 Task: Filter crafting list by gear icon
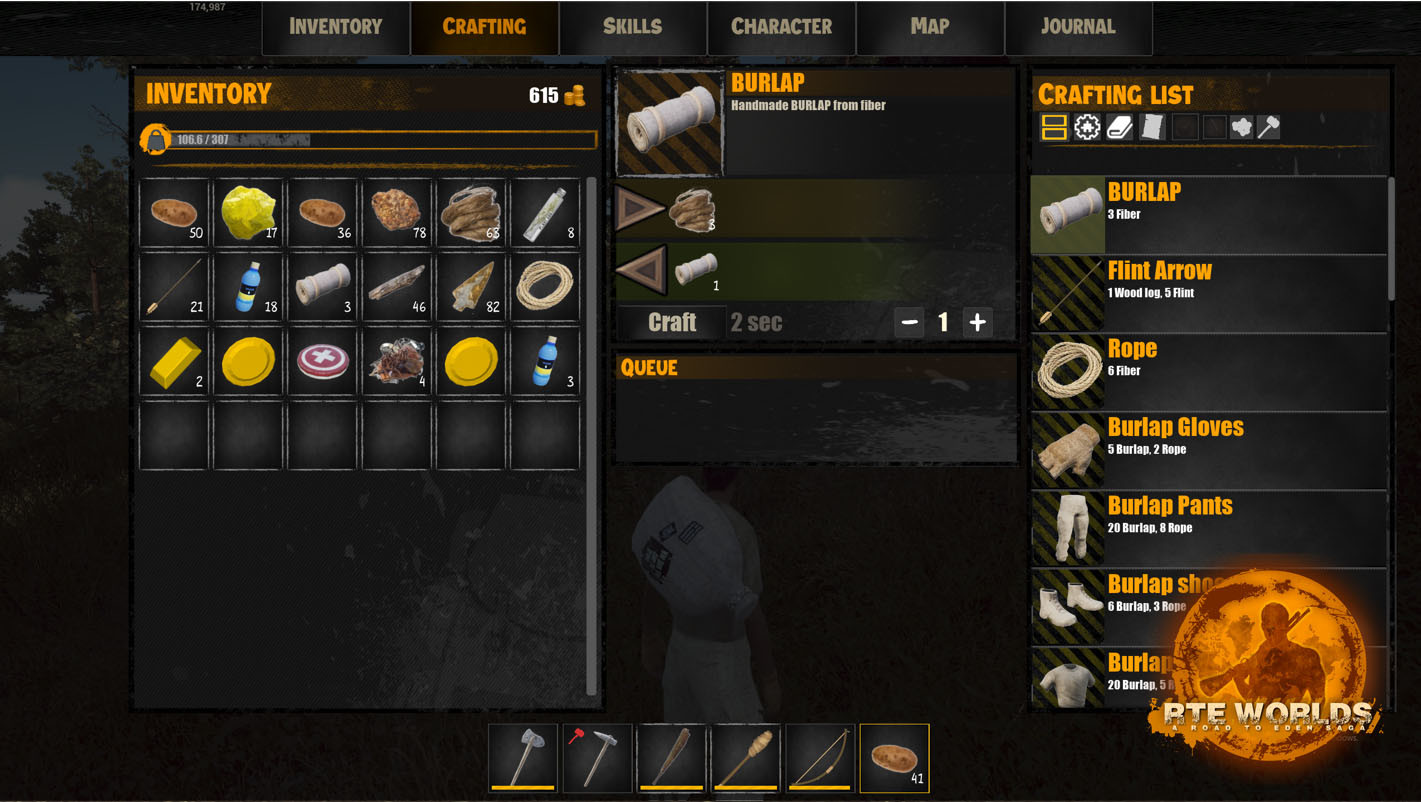click(1087, 127)
